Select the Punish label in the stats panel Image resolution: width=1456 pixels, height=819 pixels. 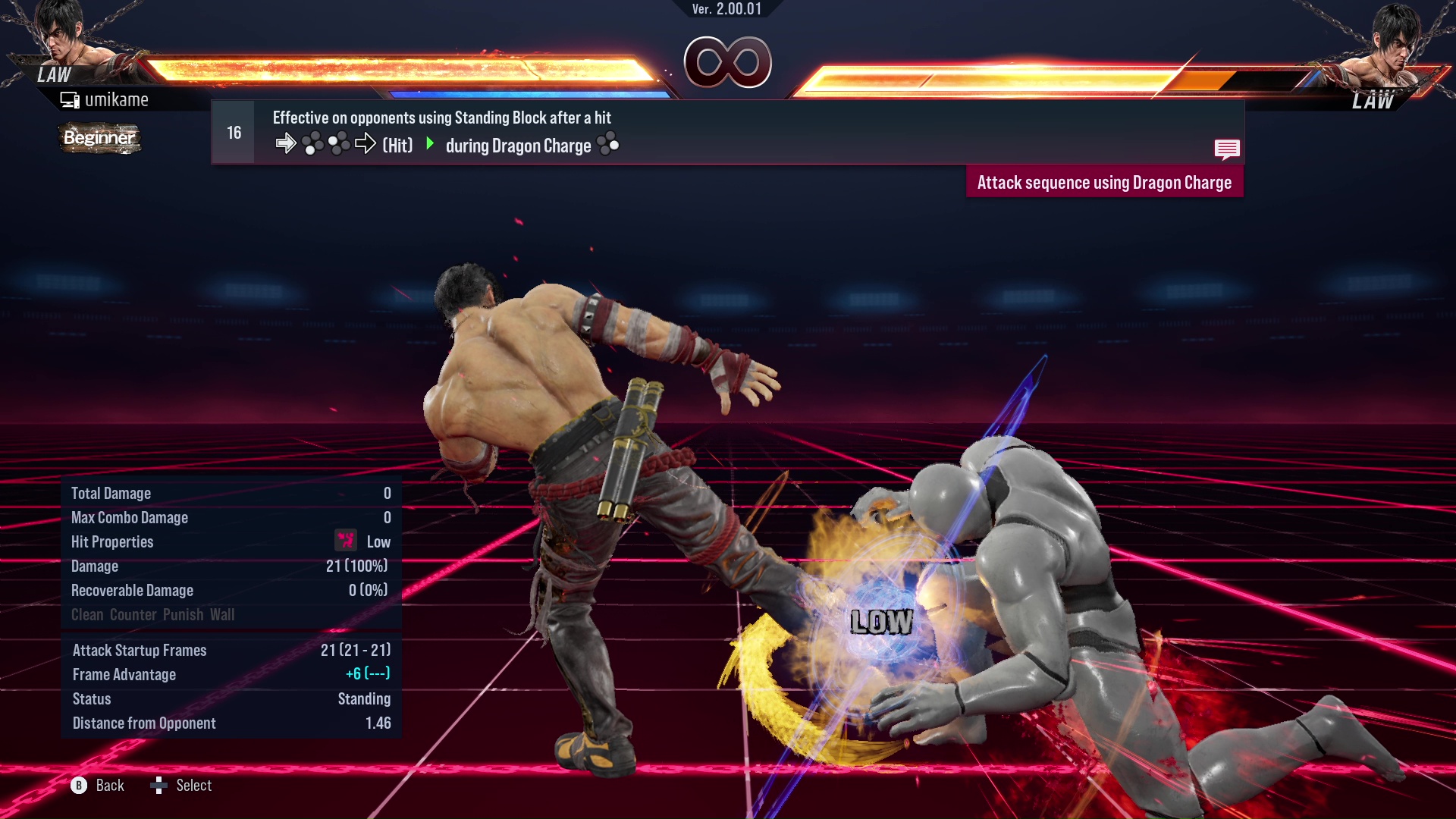pos(181,614)
